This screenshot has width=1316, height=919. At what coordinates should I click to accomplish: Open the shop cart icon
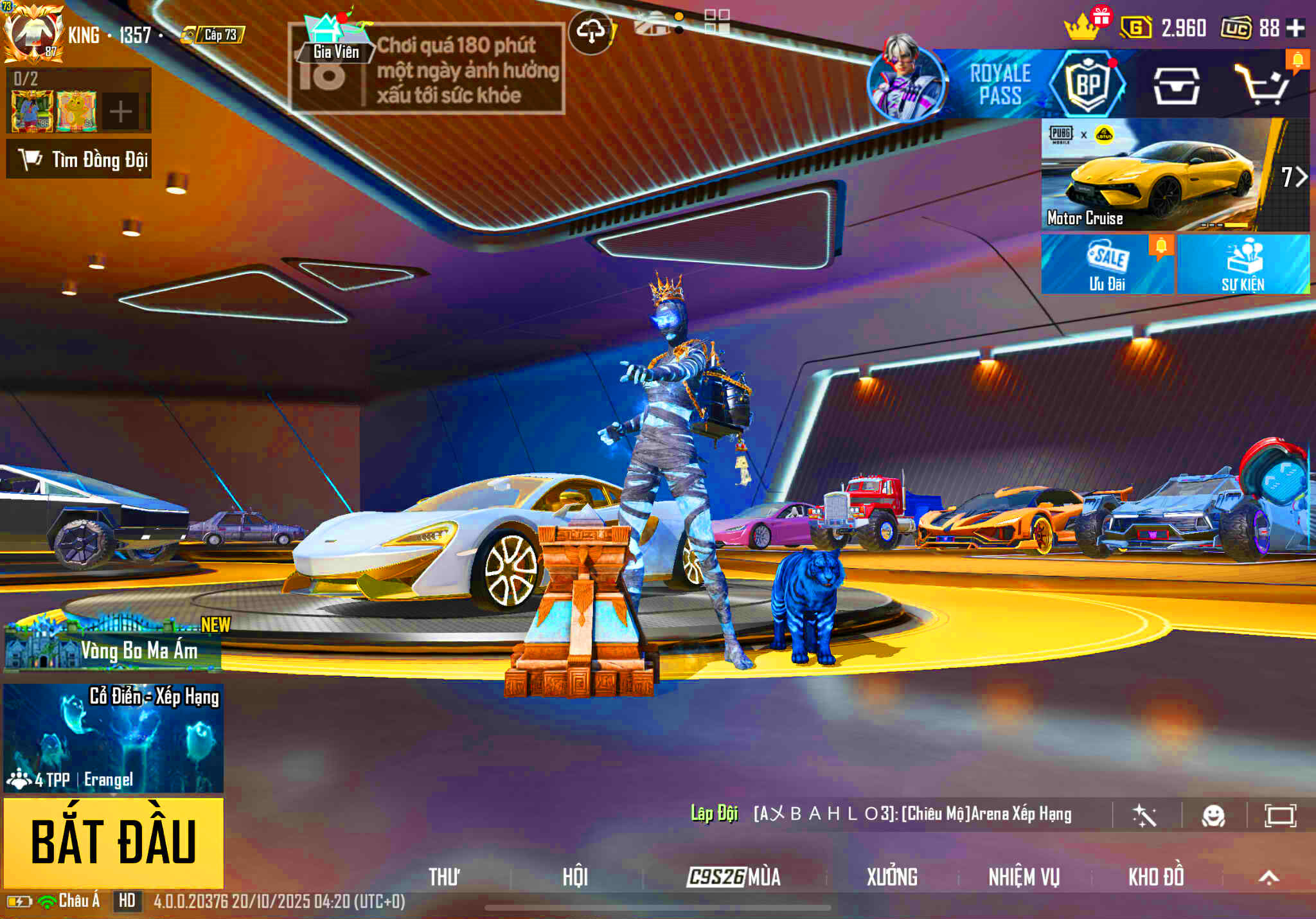tap(1261, 85)
